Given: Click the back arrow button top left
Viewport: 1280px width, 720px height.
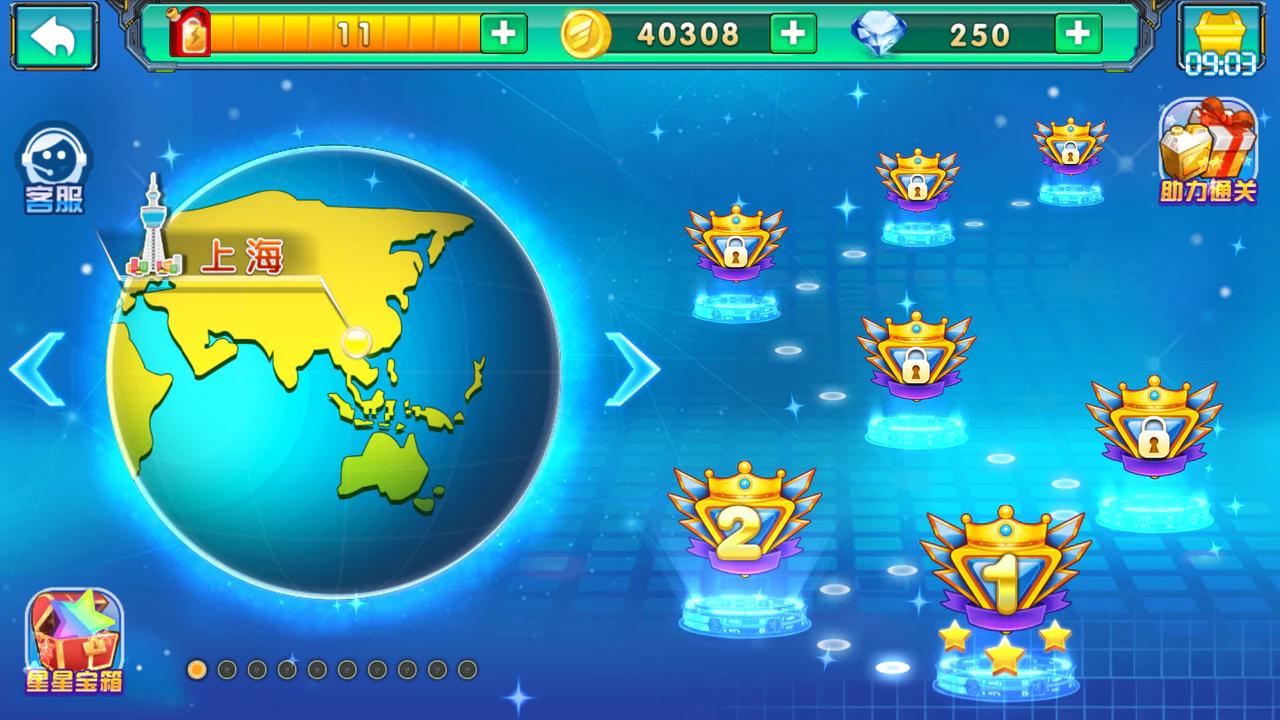Looking at the screenshot, I should (x=54, y=33).
